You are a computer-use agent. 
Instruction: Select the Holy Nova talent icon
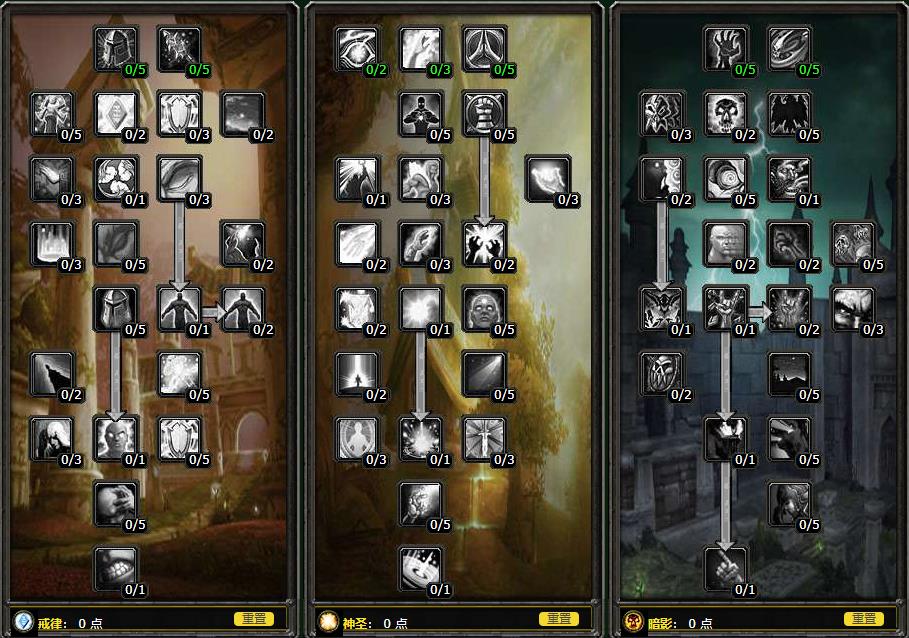(357, 177)
